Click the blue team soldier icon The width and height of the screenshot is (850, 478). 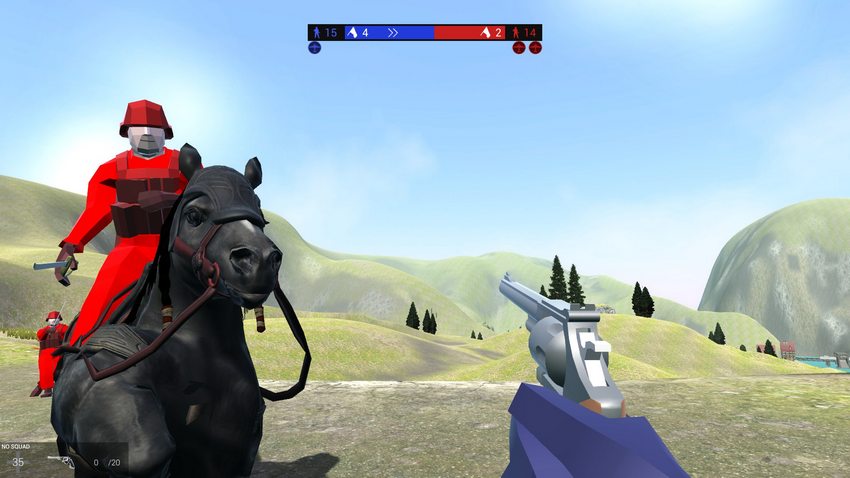point(316,33)
